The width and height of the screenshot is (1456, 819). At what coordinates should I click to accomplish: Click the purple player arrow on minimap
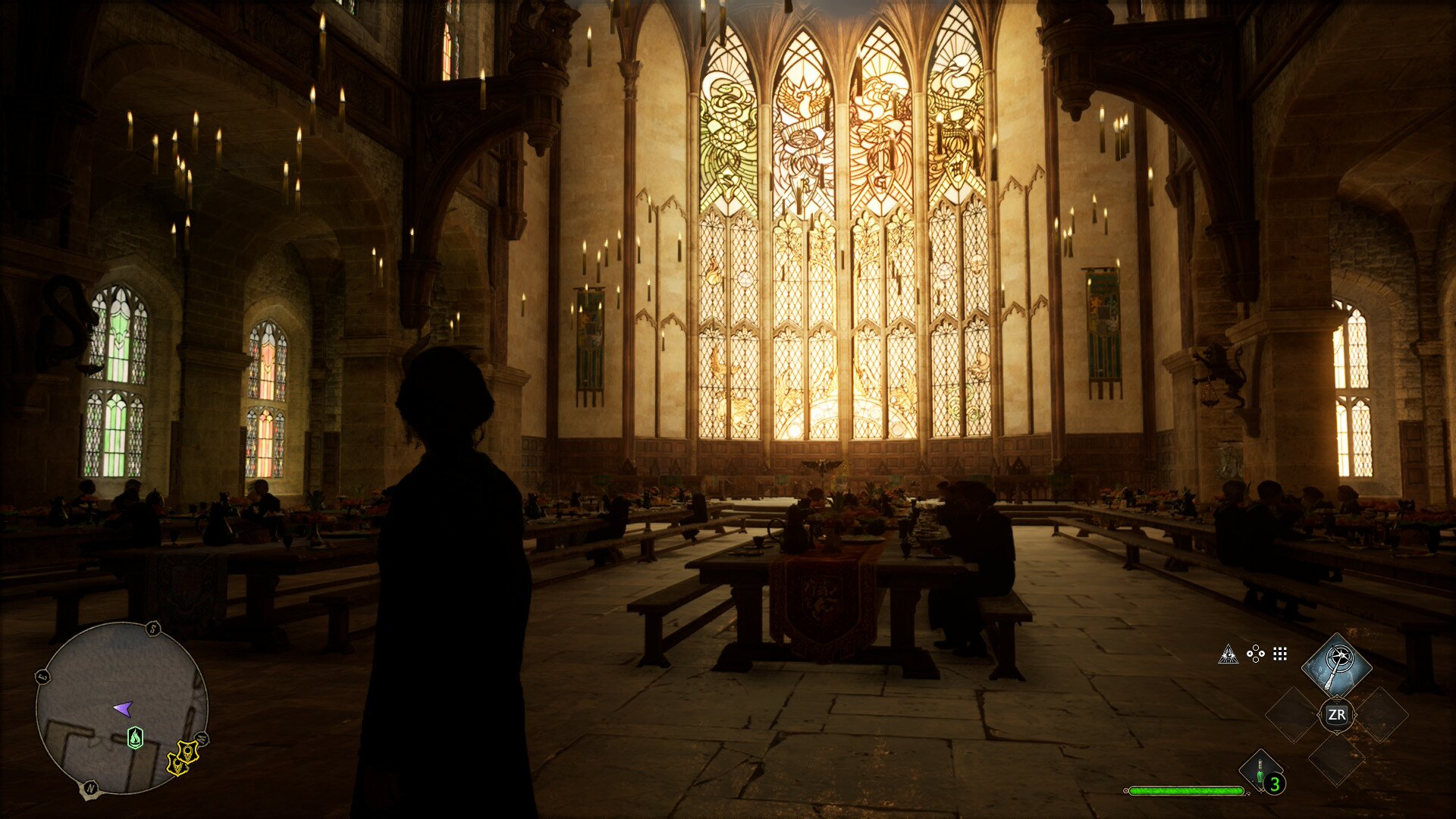coord(123,709)
